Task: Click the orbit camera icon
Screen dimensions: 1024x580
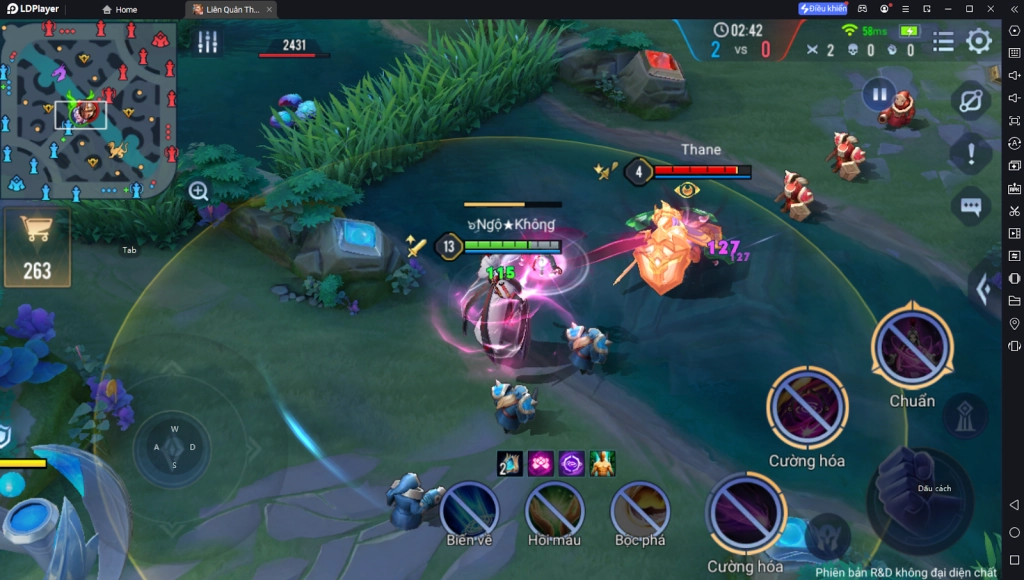Action: coord(970,100)
